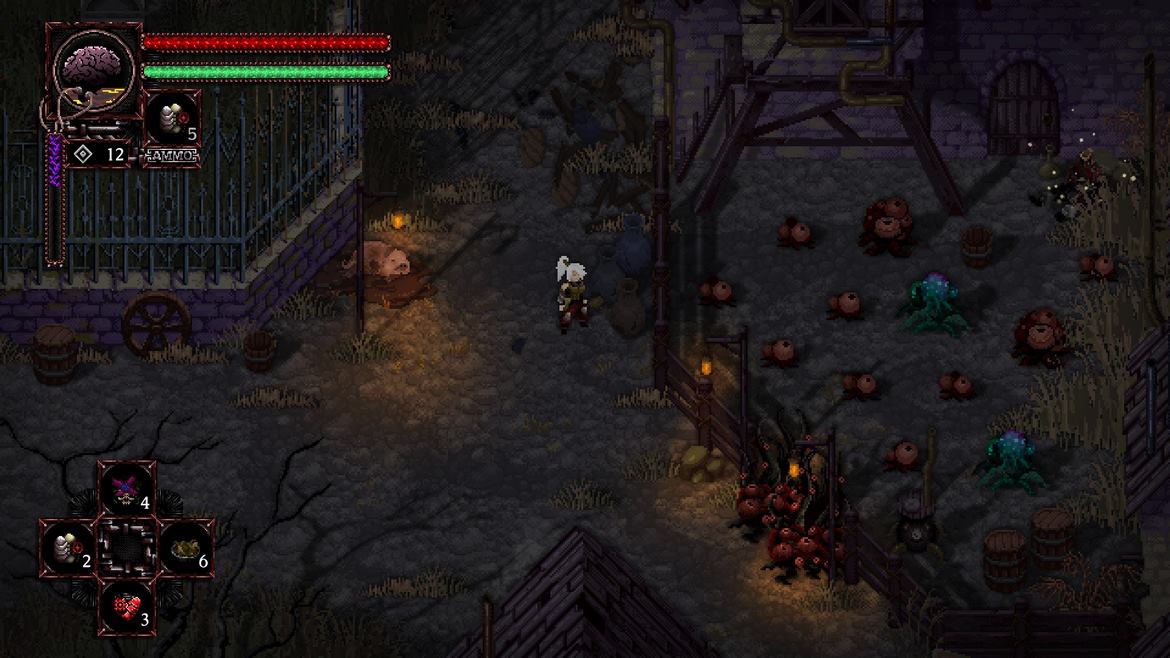Viewport: 1170px width, 658px height.
Task: Use the bandage item in the quick-slot cross
Action: point(69,547)
